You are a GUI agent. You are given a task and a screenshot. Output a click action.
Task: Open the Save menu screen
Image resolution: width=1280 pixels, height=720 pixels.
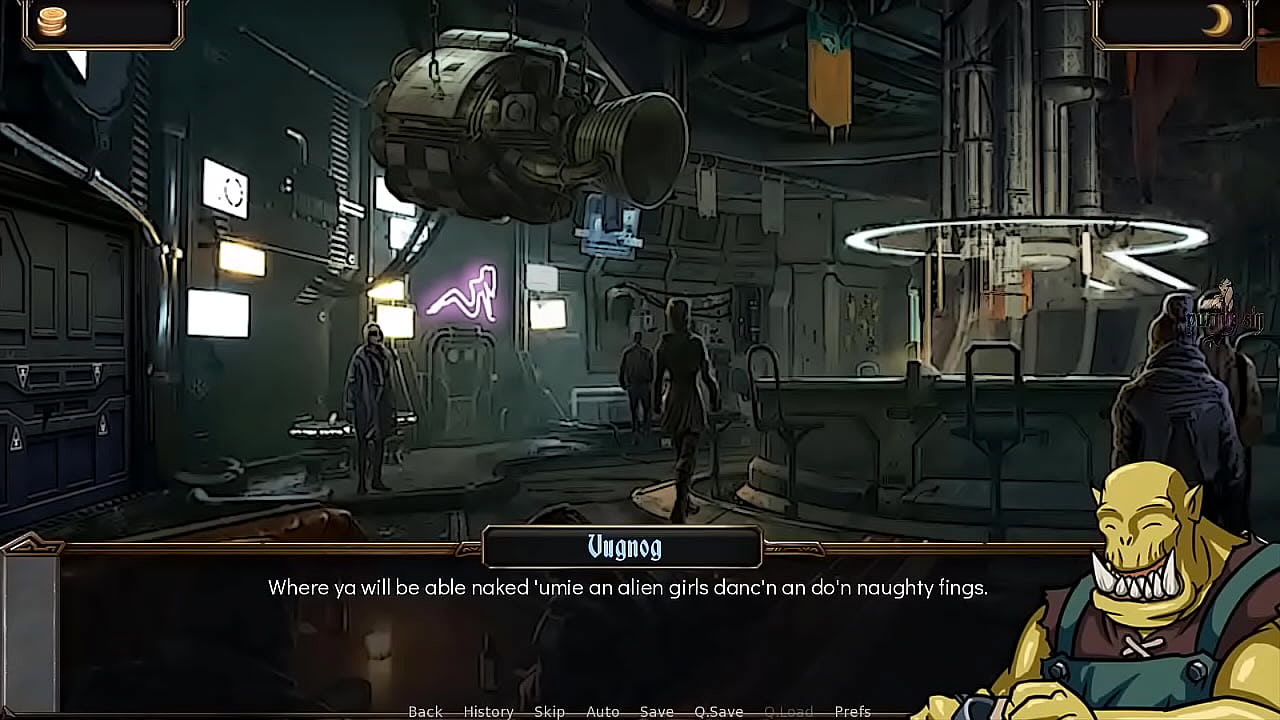[657, 711]
